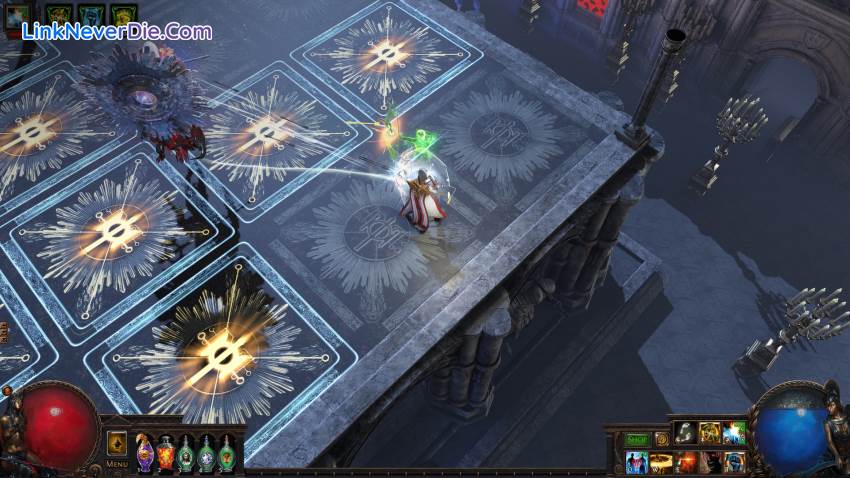Activate the white swirl skill icon
850x478 pixels.
pos(686,433)
